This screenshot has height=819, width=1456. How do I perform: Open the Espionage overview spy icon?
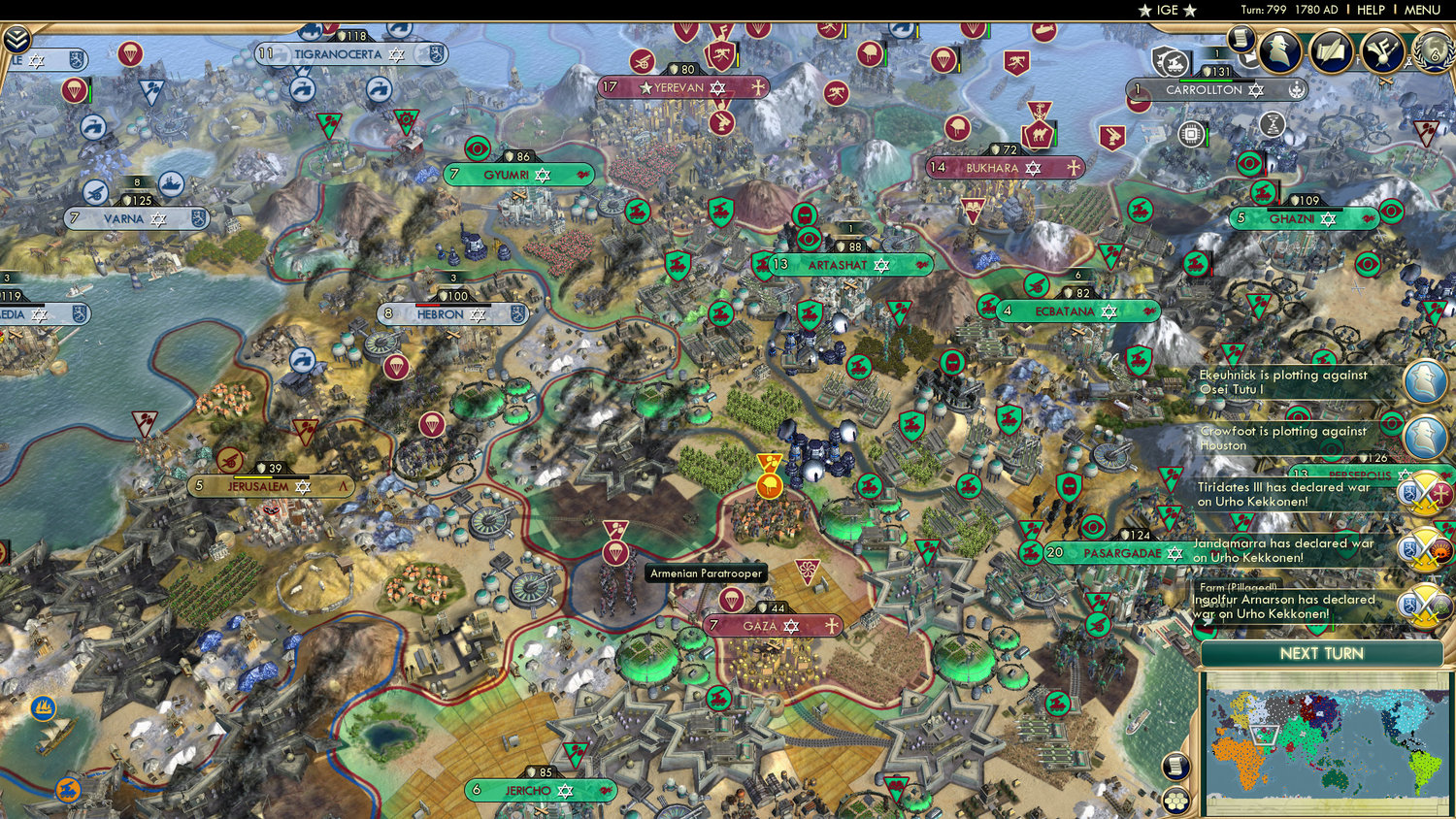tap(1280, 50)
